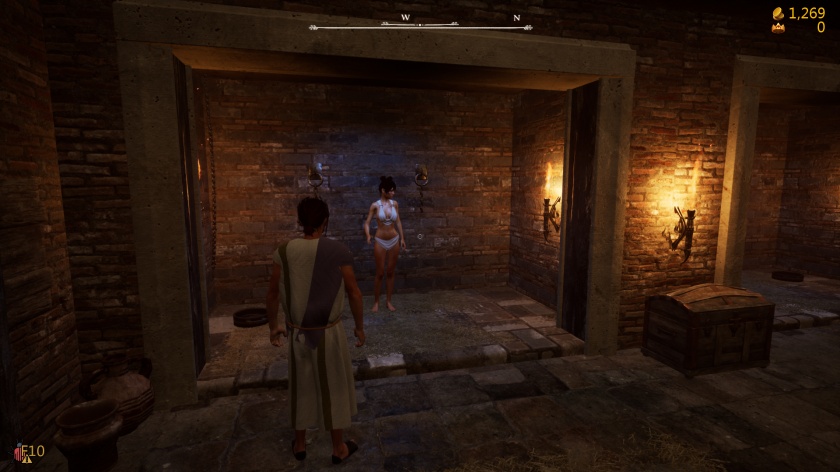Click the compass bar heading strip
The width and height of the screenshot is (840, 472).
(420, 25)
